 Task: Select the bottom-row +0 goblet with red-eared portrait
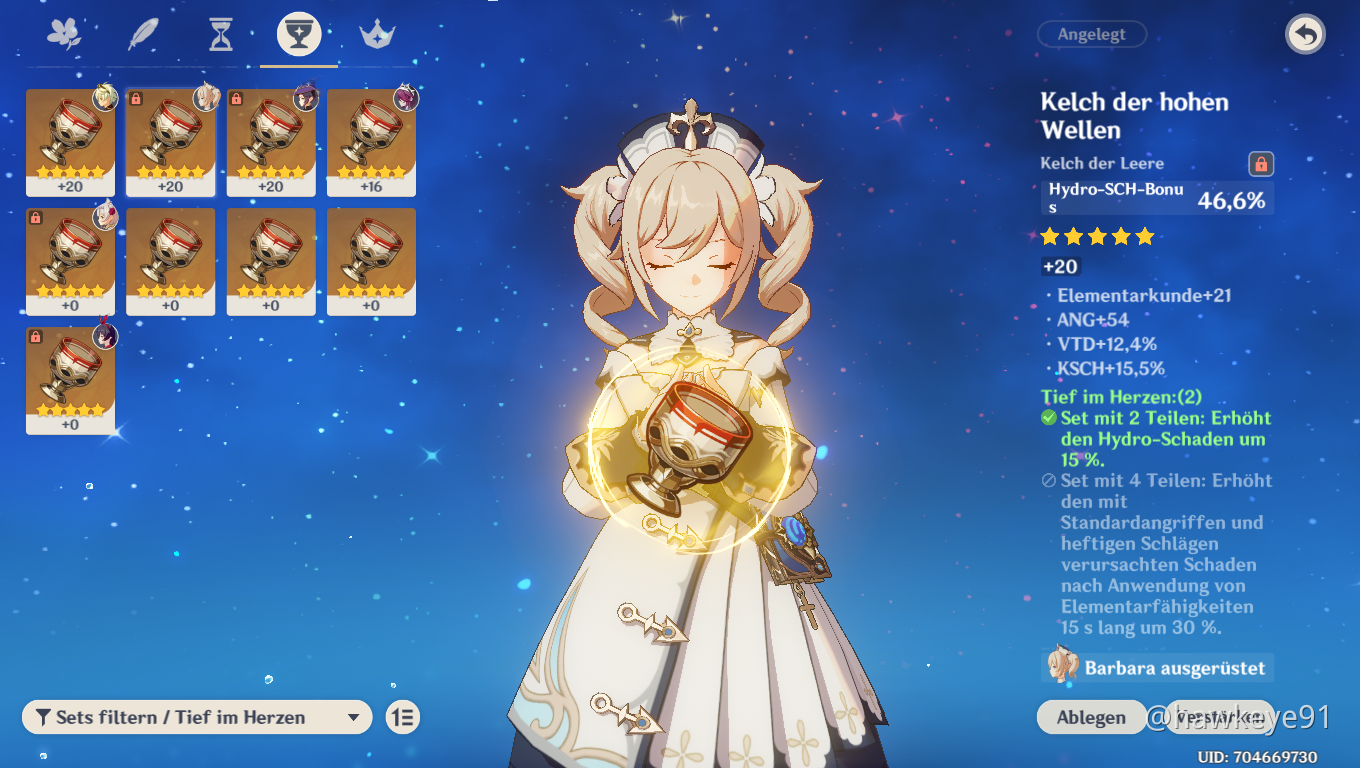[x=70, y=380]
